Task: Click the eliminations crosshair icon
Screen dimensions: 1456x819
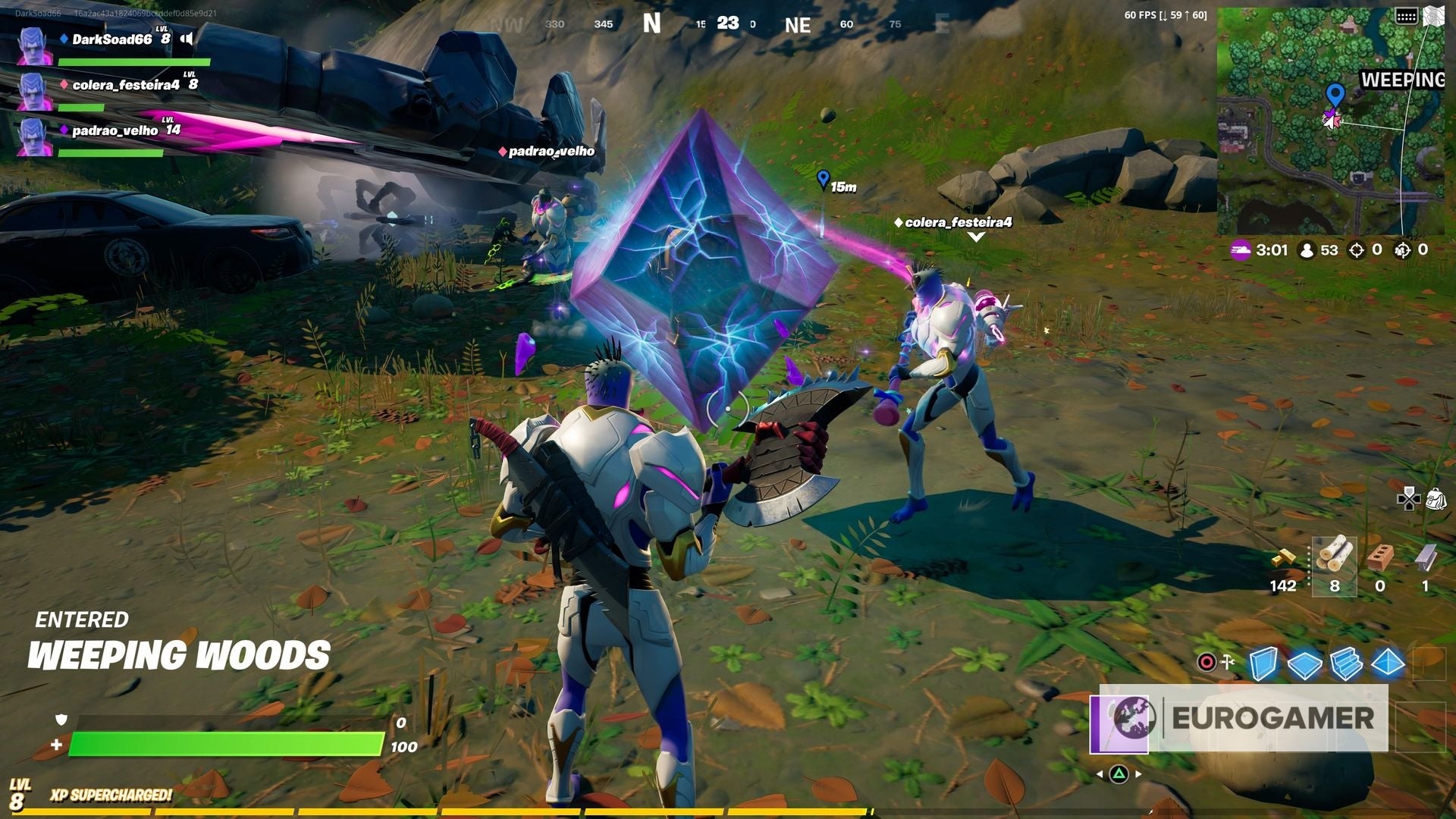Action: tap(1357, 249)
